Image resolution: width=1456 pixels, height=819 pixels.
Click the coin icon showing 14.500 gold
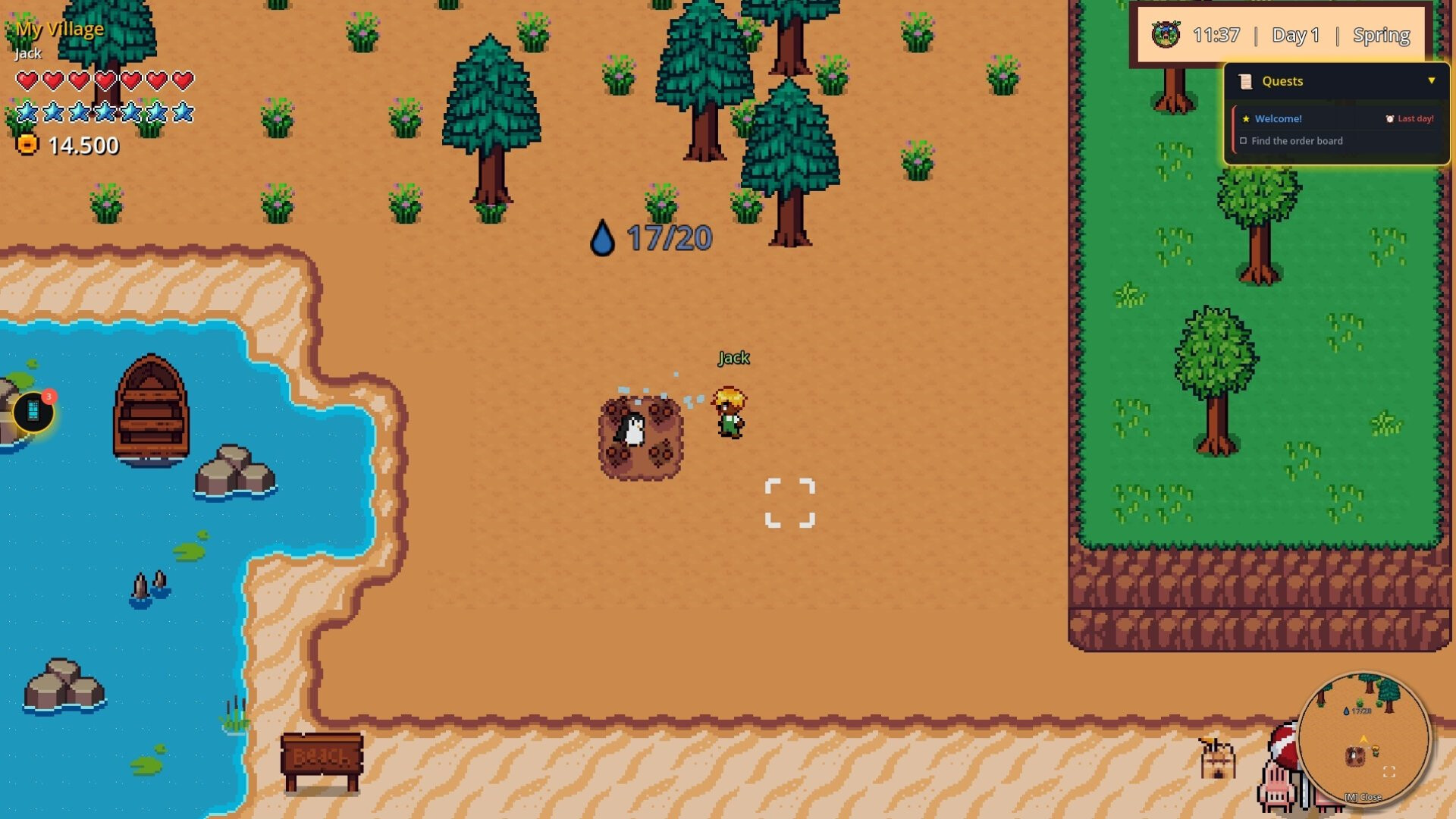[27, 144]
